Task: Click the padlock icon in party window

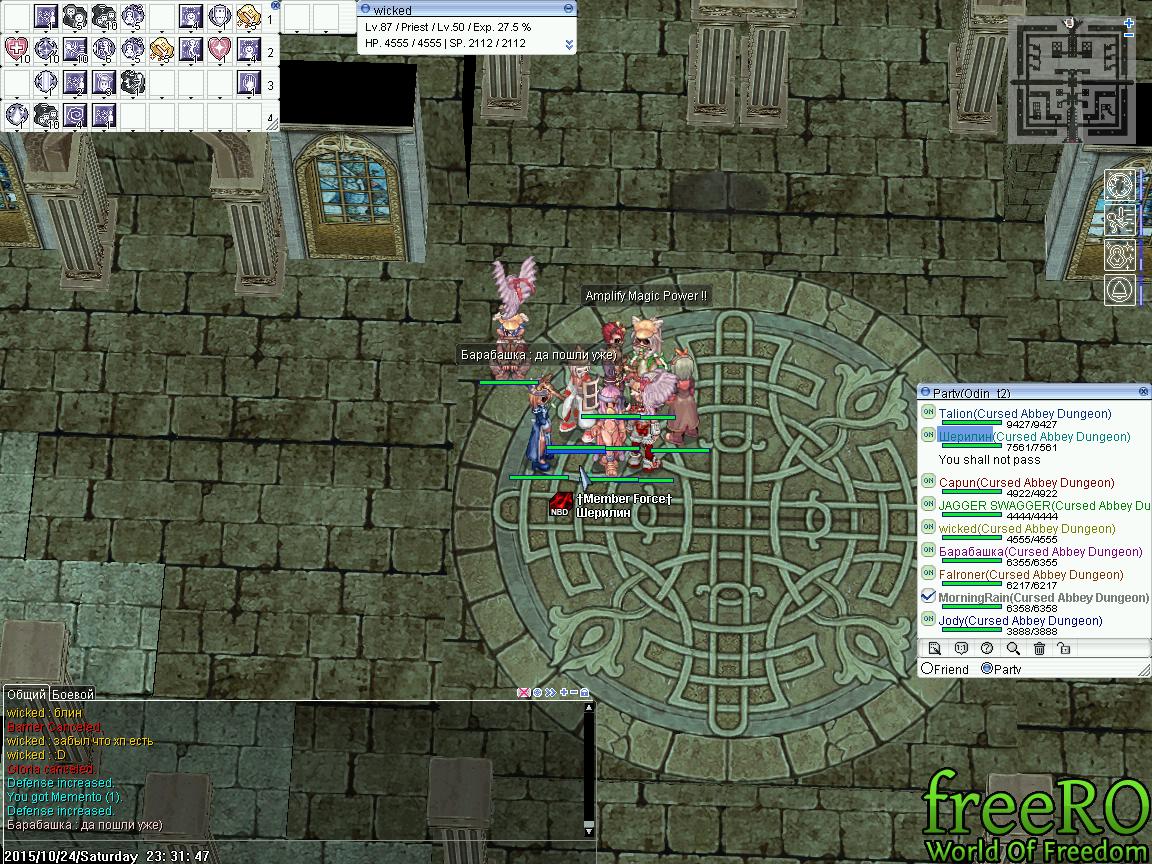Action: [1064, 649]
